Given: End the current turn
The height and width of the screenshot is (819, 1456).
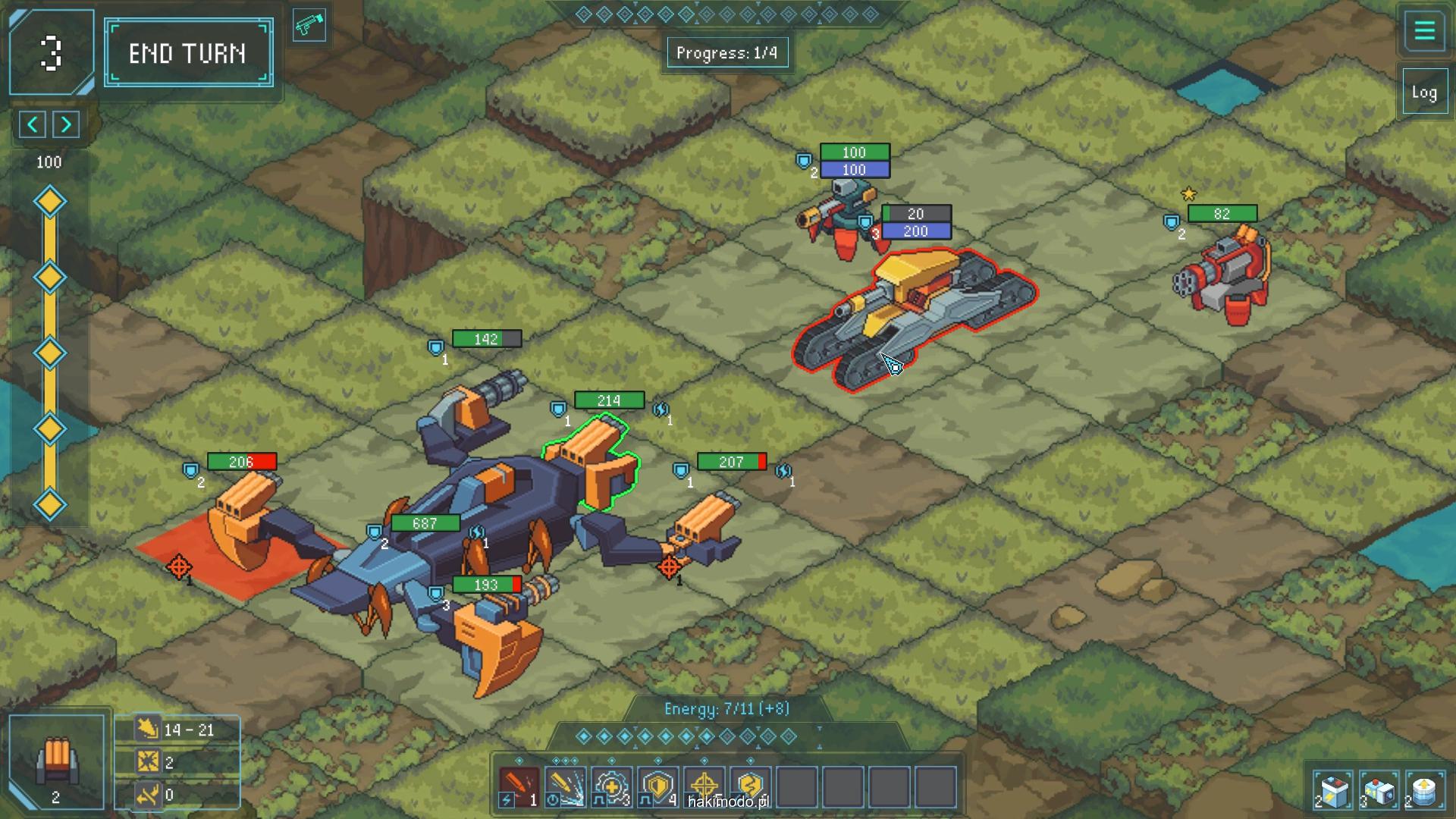Looking at the screenshot, I should pos(188,53).
